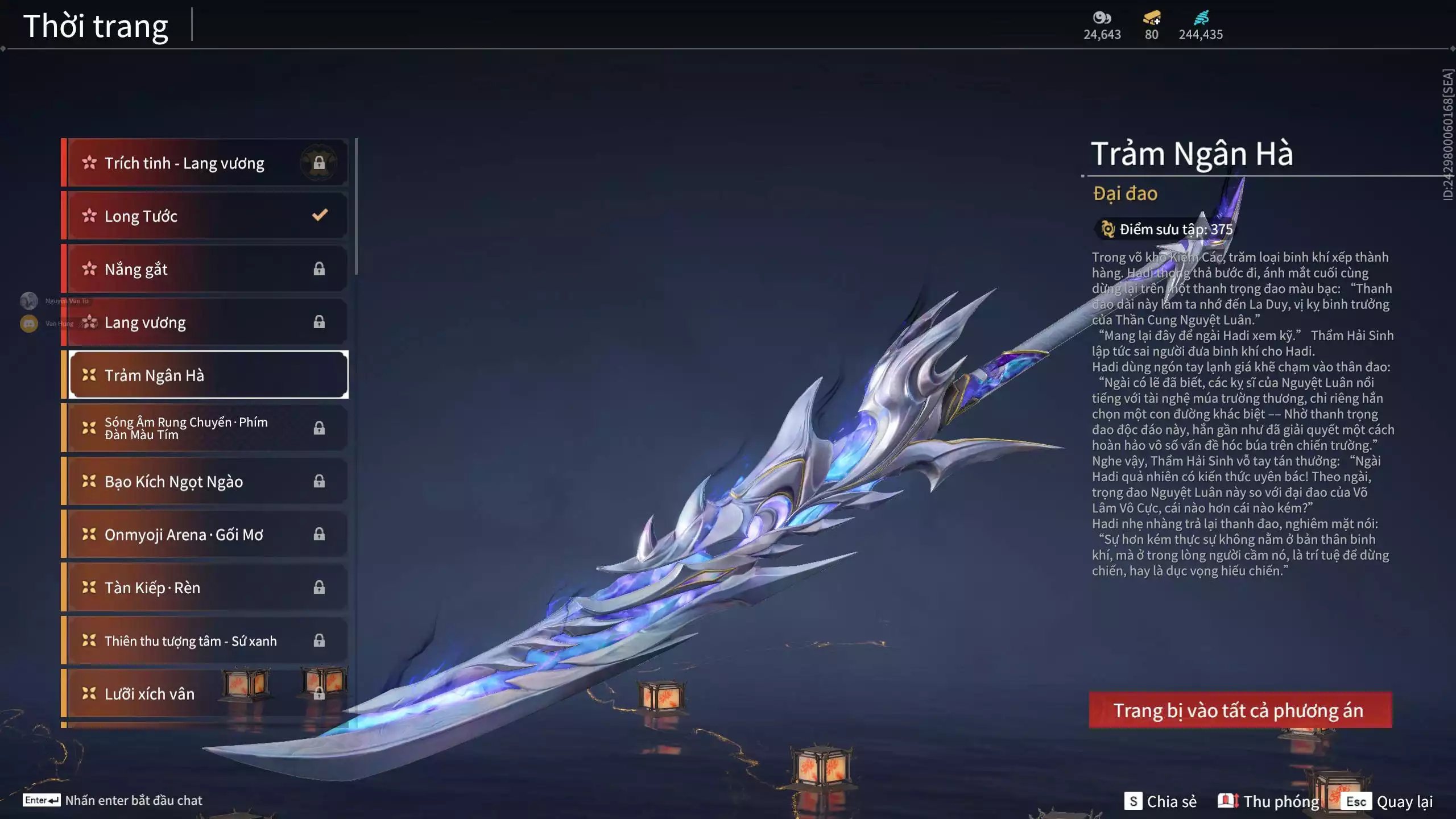The width and height of the screenshot is (1456, 819).
Task: Select the Tàn Kiếp Rèn skin
Action: [x=208, y=588]
